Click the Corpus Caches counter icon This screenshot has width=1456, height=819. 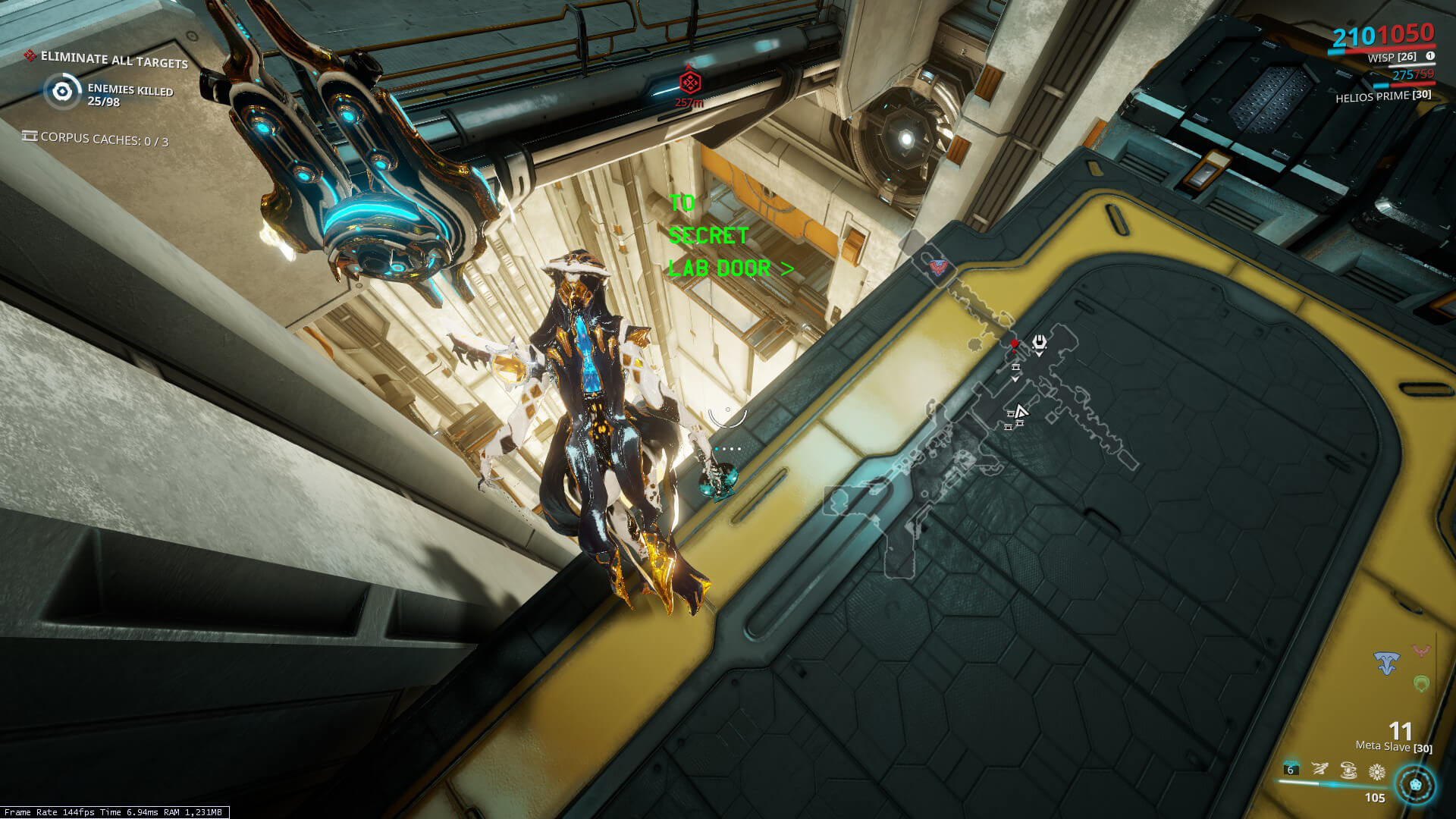pyautogui.click(x=30, y=136)
